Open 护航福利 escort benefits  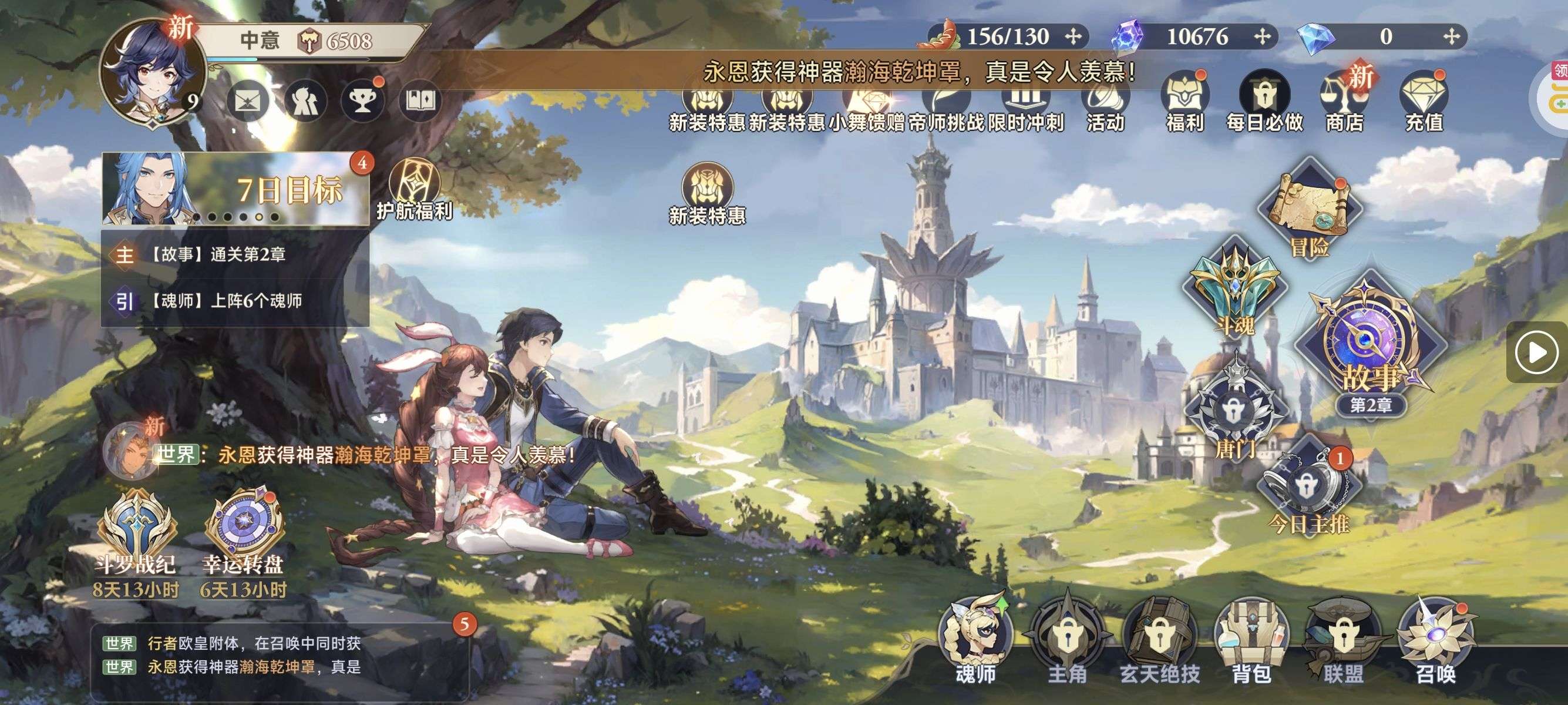coord(414,190)
